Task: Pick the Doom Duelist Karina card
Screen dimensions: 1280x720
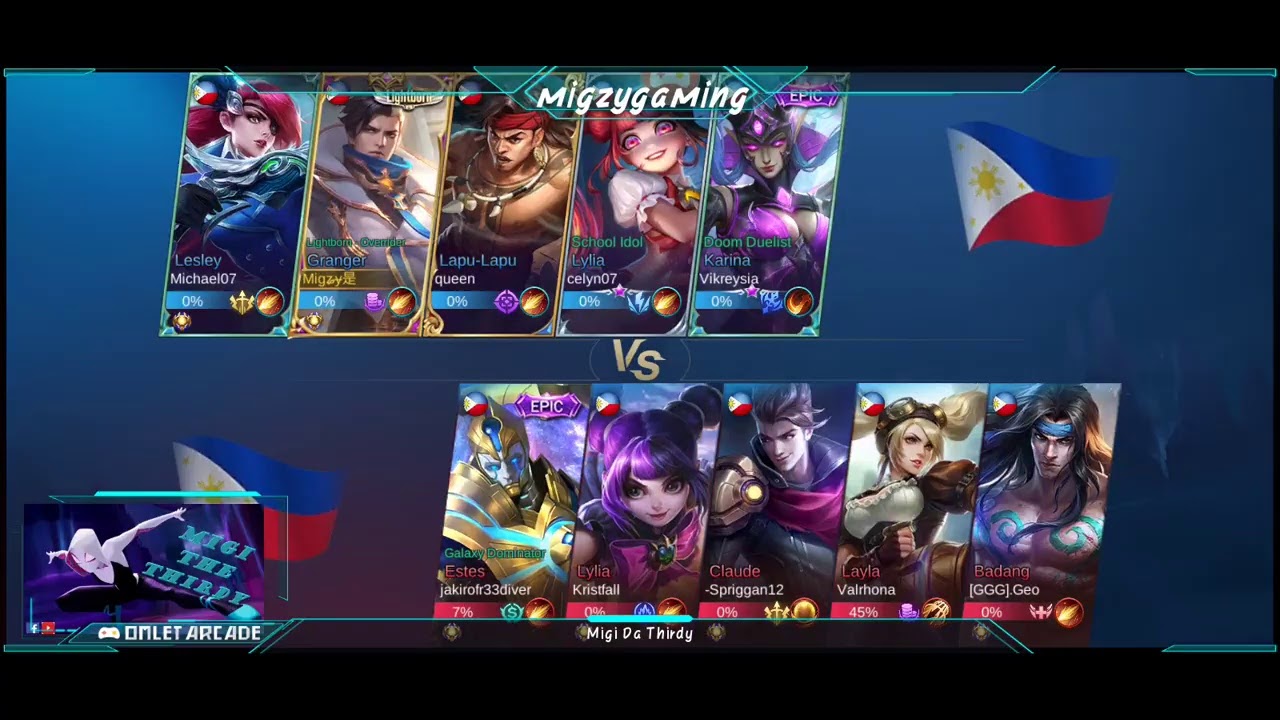Action: 765,200
